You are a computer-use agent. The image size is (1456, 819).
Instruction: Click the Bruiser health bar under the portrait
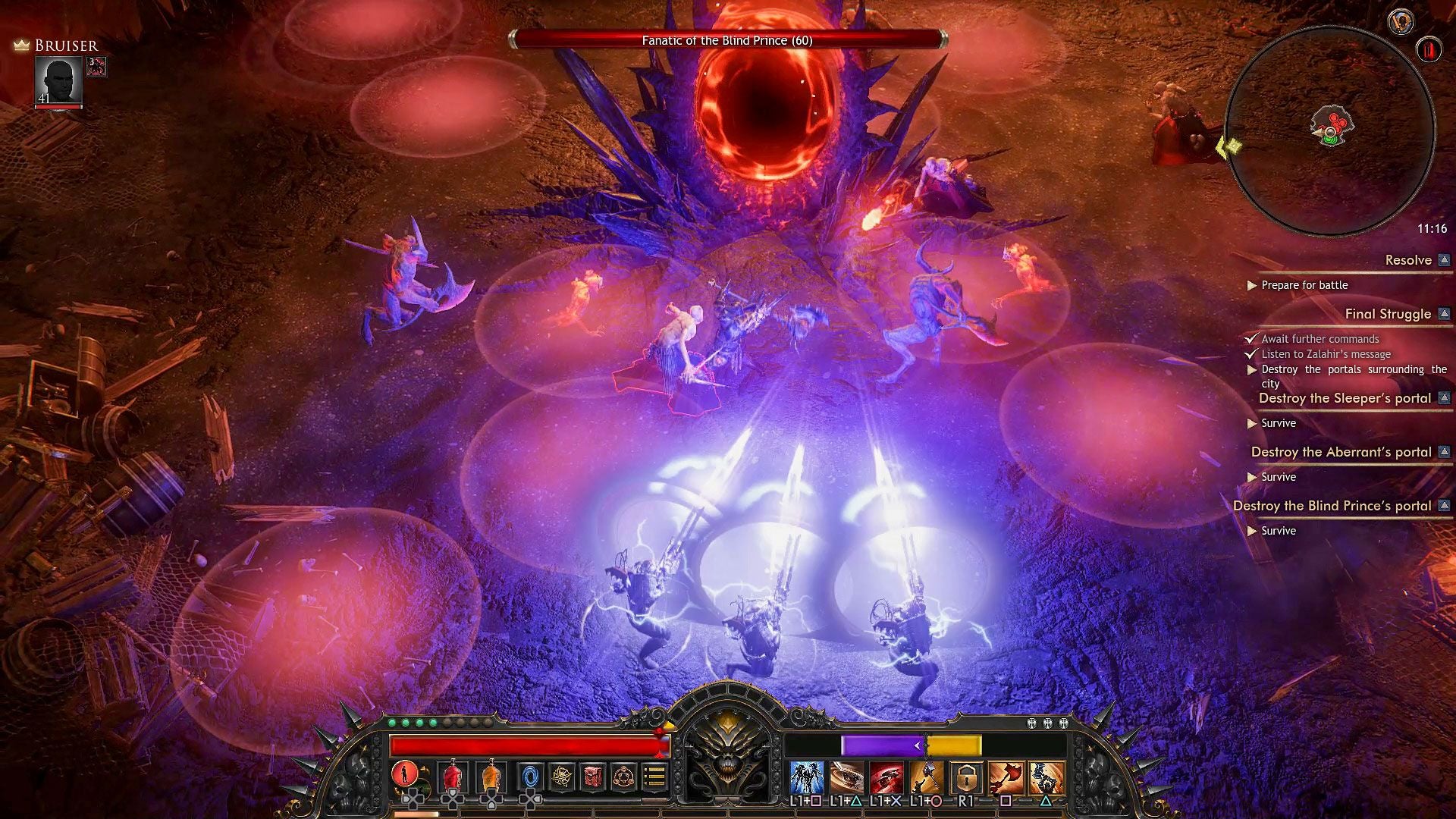tap(59, 107)
